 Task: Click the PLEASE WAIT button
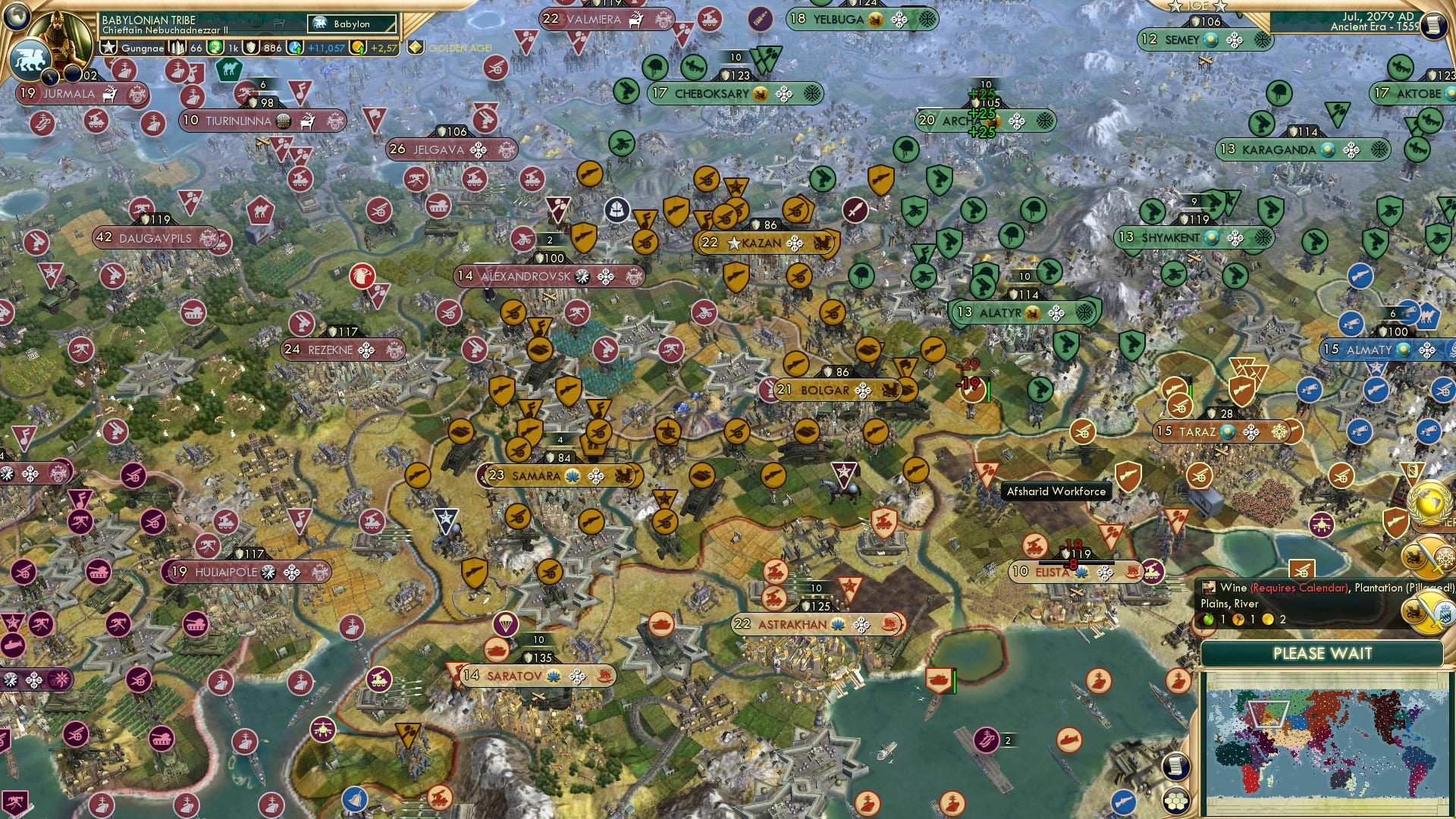pyautogui.click(x=1324, y=653)
